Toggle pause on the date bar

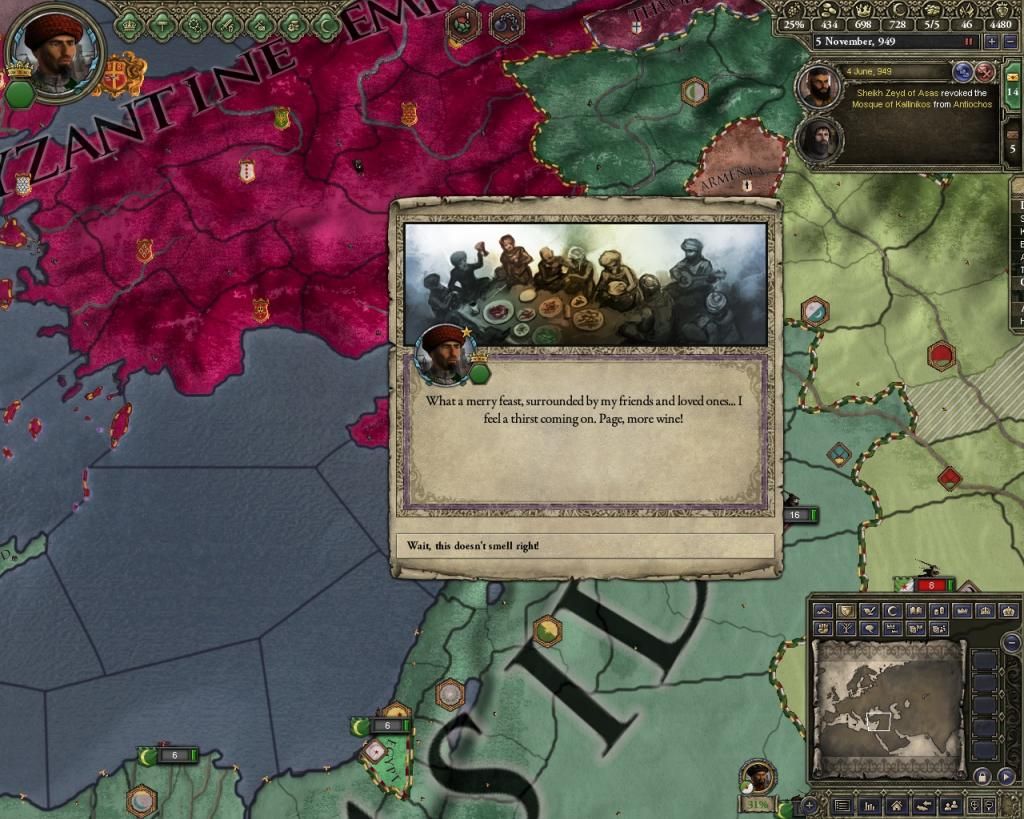coord(968,42)
